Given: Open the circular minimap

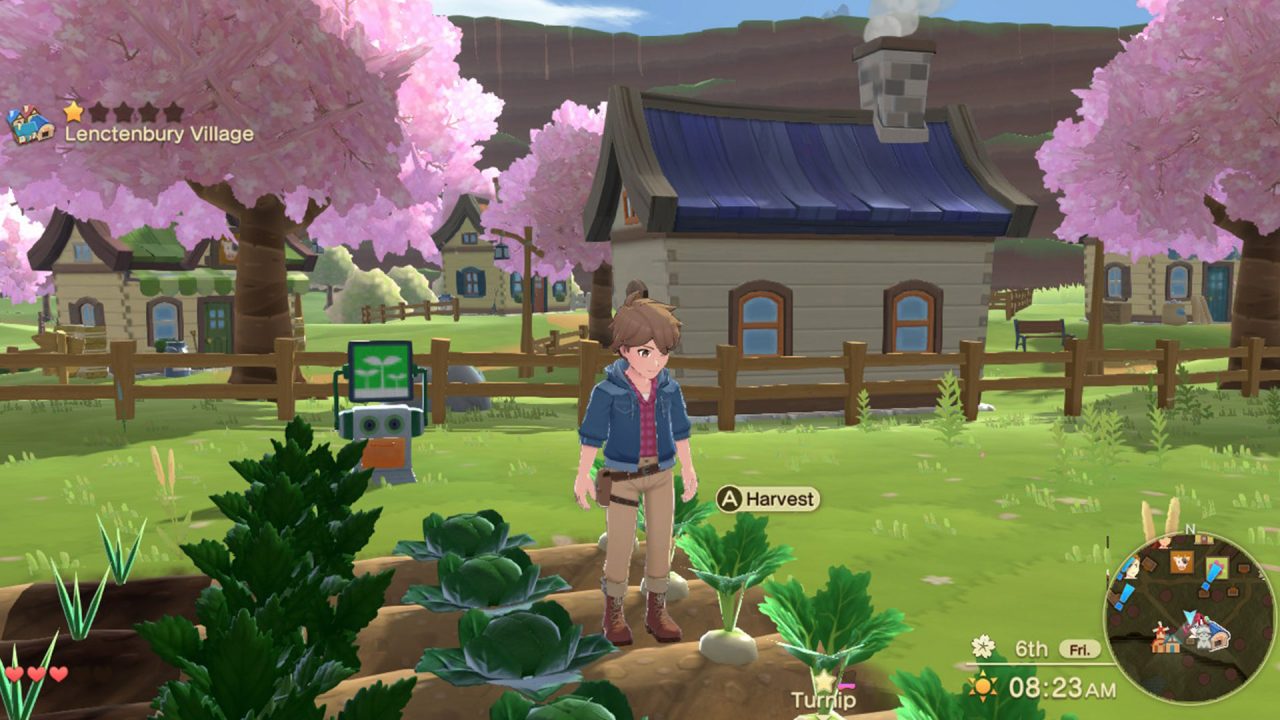Looking at the screenshot, I should click(1176, 603).
